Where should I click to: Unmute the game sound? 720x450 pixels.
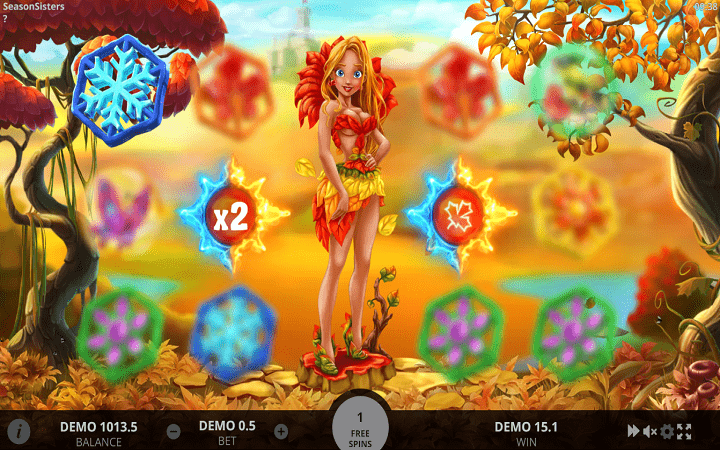click(x=650, y=431)
